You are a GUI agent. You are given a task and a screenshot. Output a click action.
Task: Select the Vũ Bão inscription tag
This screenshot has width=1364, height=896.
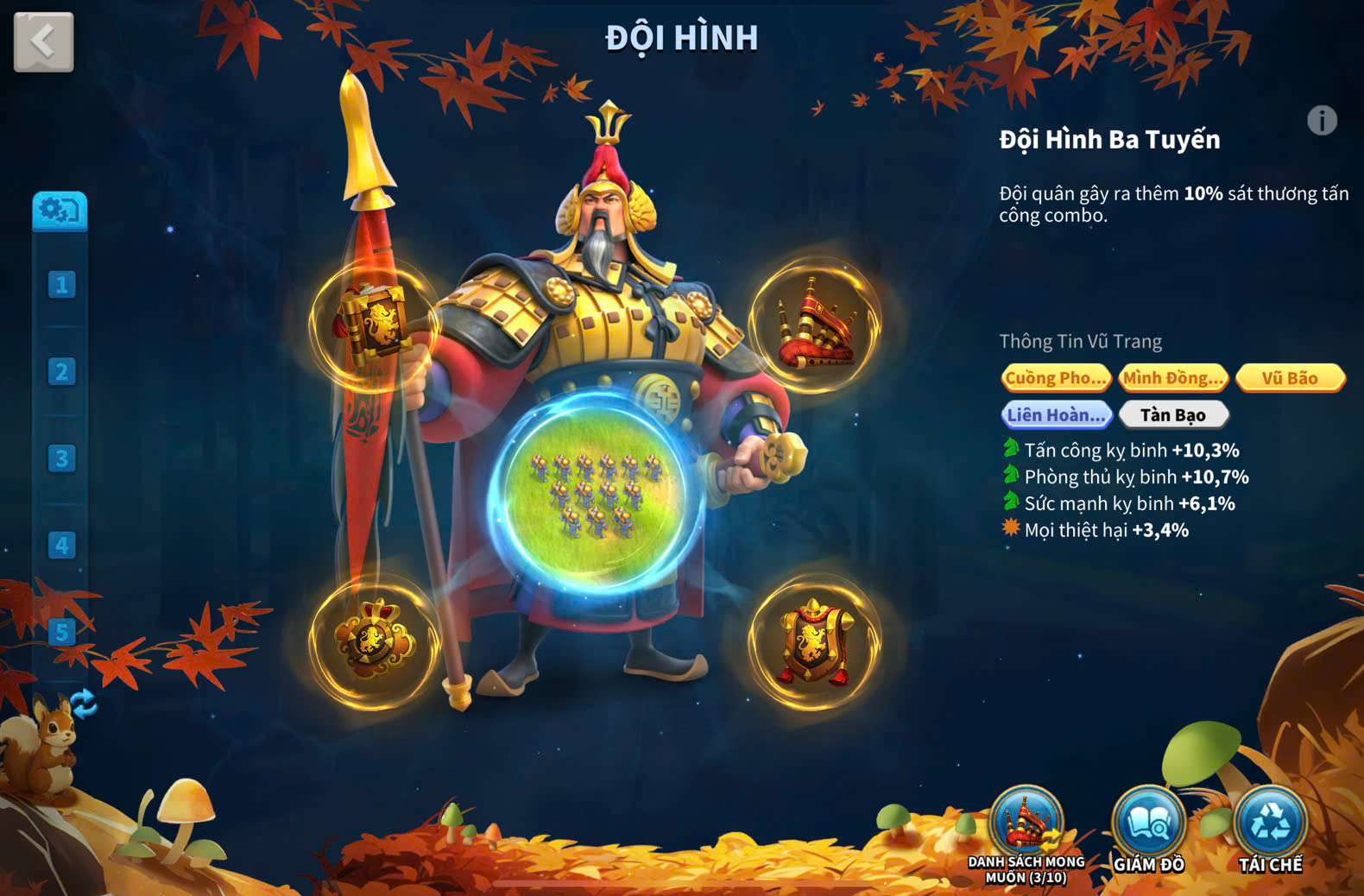pos(1290,378)
